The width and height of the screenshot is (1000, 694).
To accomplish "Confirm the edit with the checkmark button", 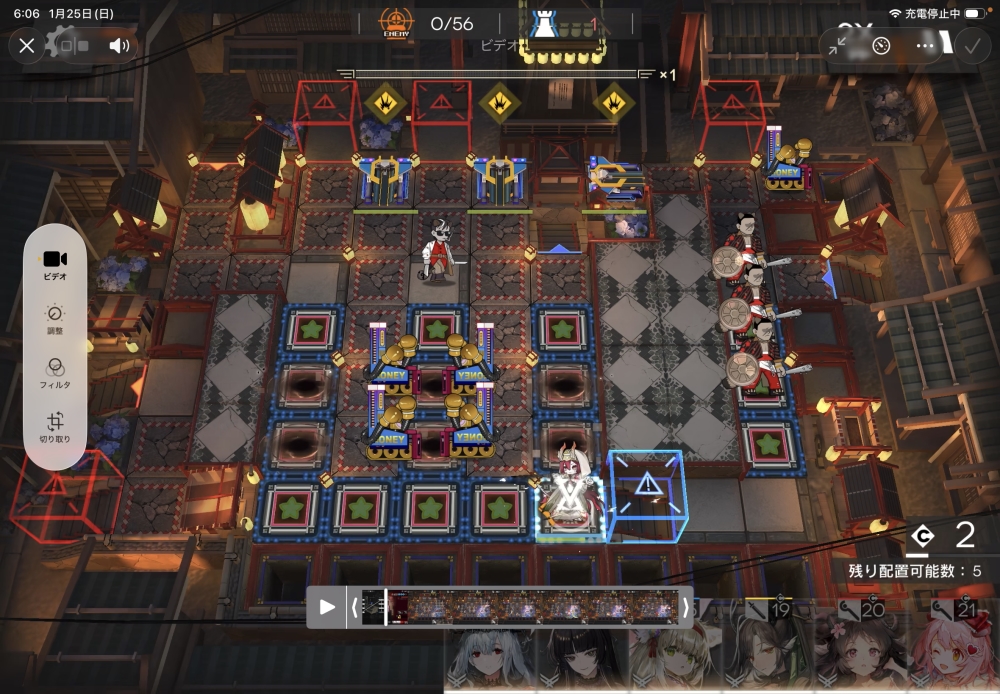I will pyautogui.click(x=970, y=45).
